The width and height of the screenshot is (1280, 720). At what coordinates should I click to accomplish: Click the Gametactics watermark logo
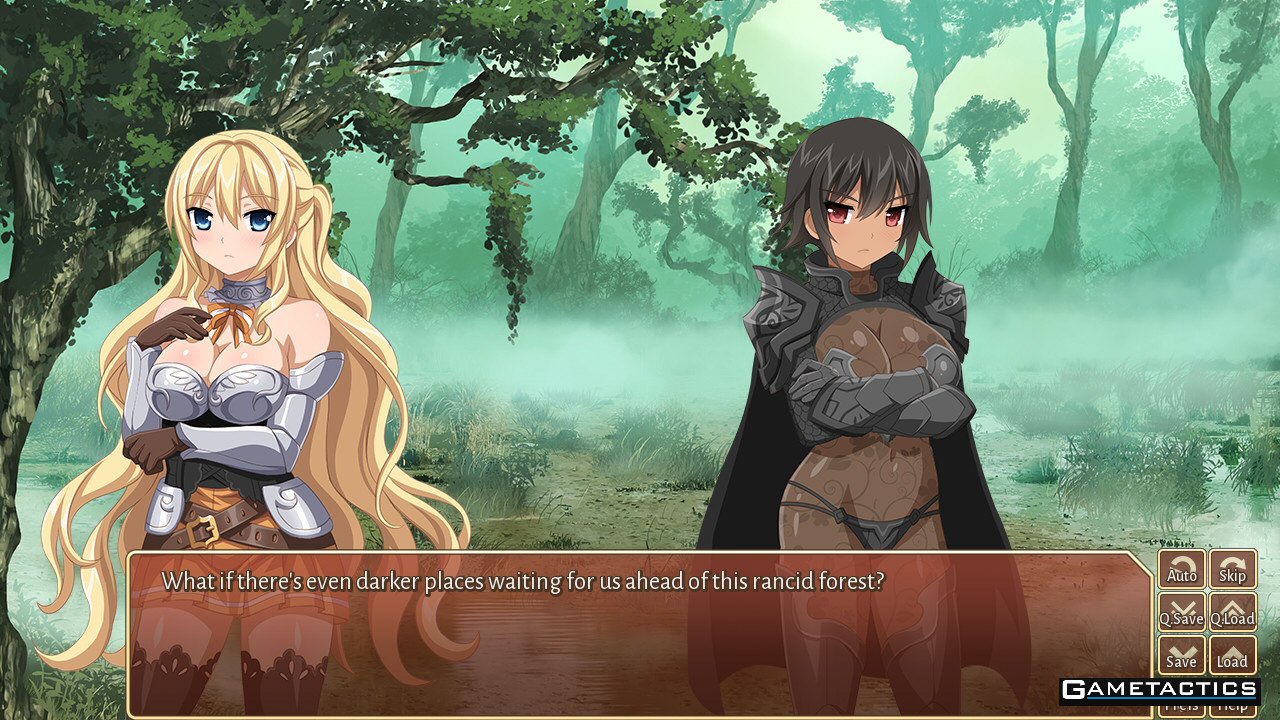(x=1158, y=689)
